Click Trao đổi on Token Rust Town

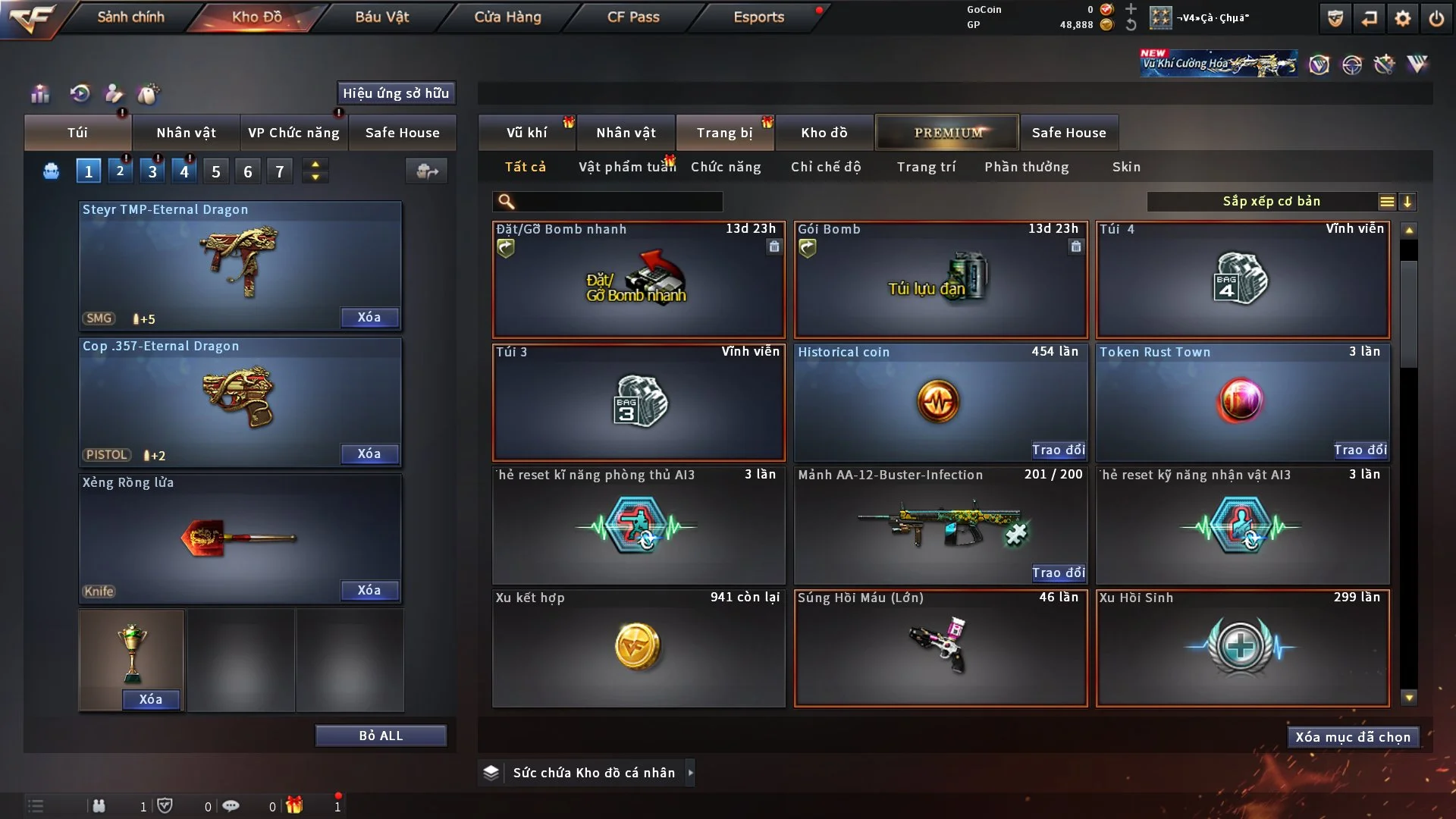click(1360, 450)
